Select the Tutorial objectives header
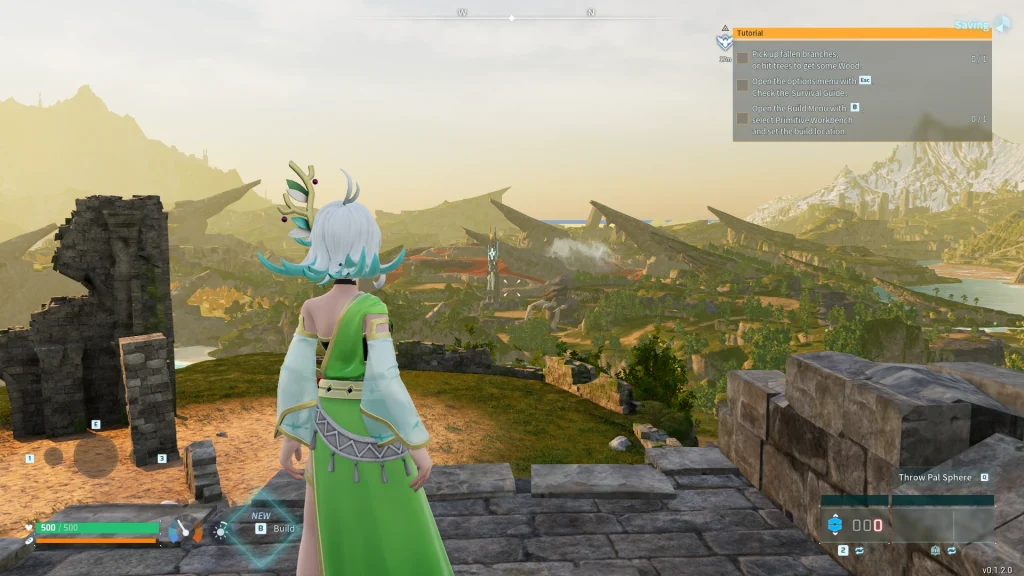1024x576 pixels. coord(860,33)
